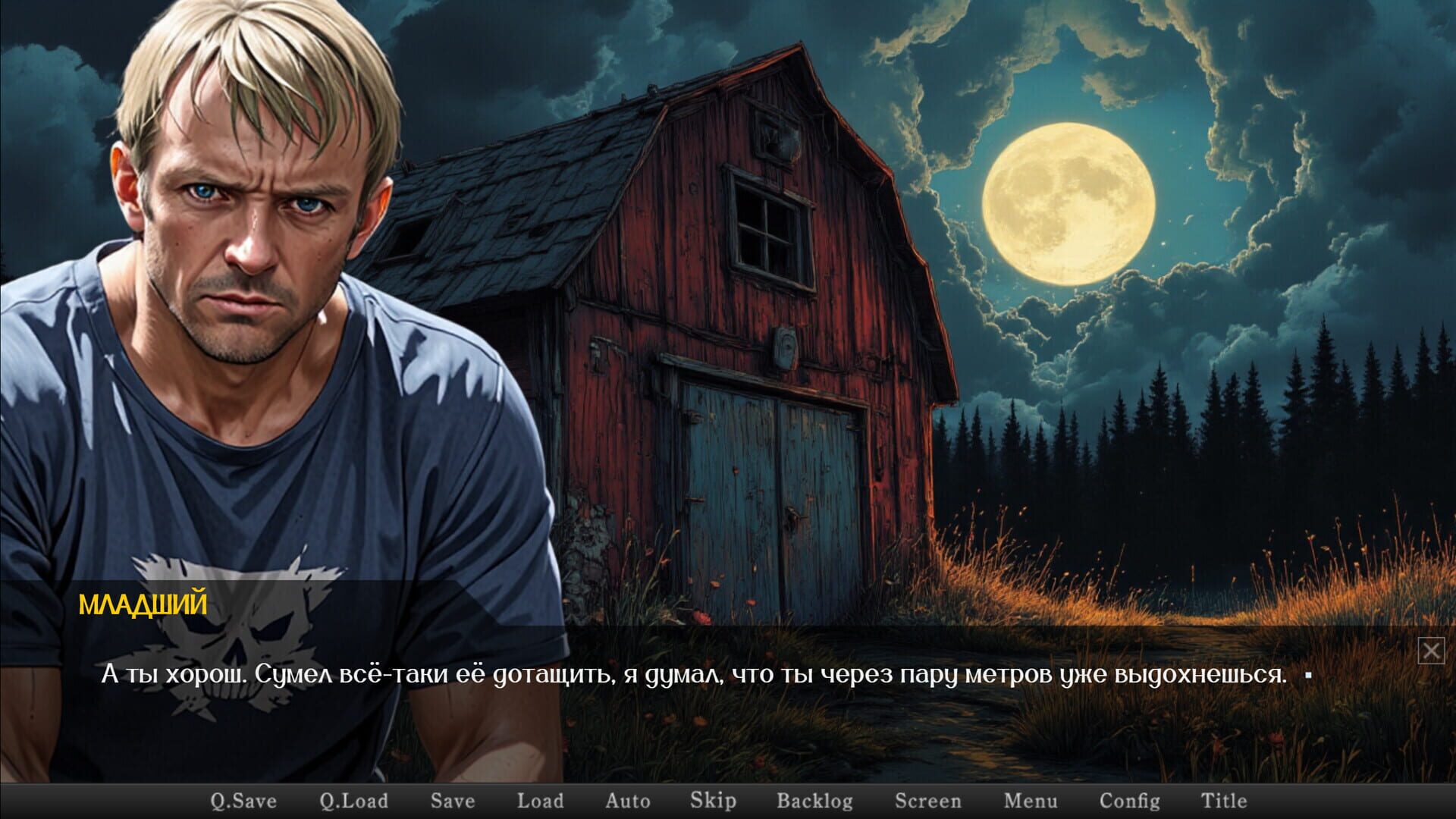This screenshot has height=819, width=1456.
Task: Click the Screen option in the bottom bar
Action: click(928, 800)
